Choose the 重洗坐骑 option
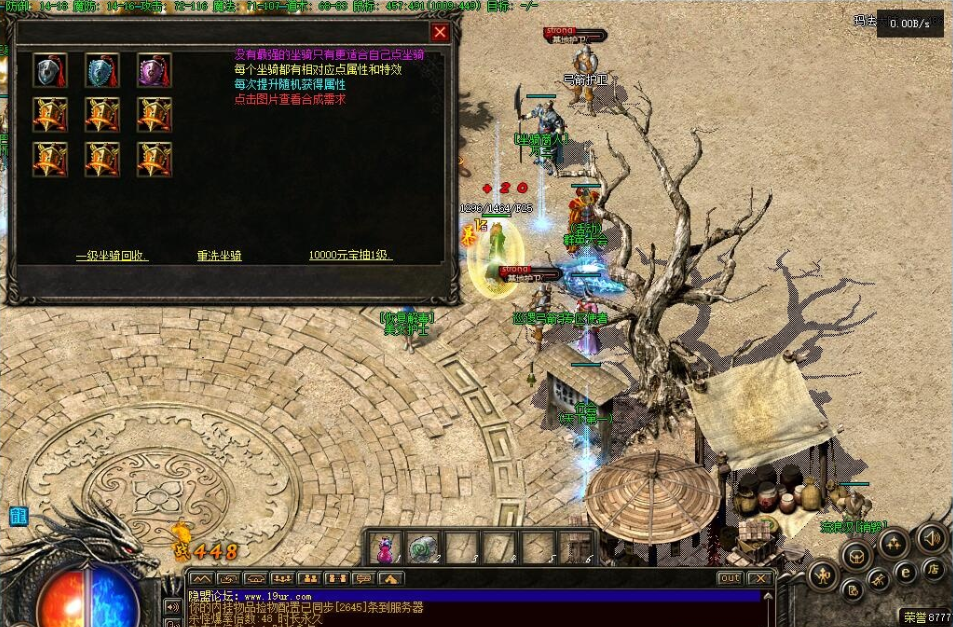 click(219, 256)
